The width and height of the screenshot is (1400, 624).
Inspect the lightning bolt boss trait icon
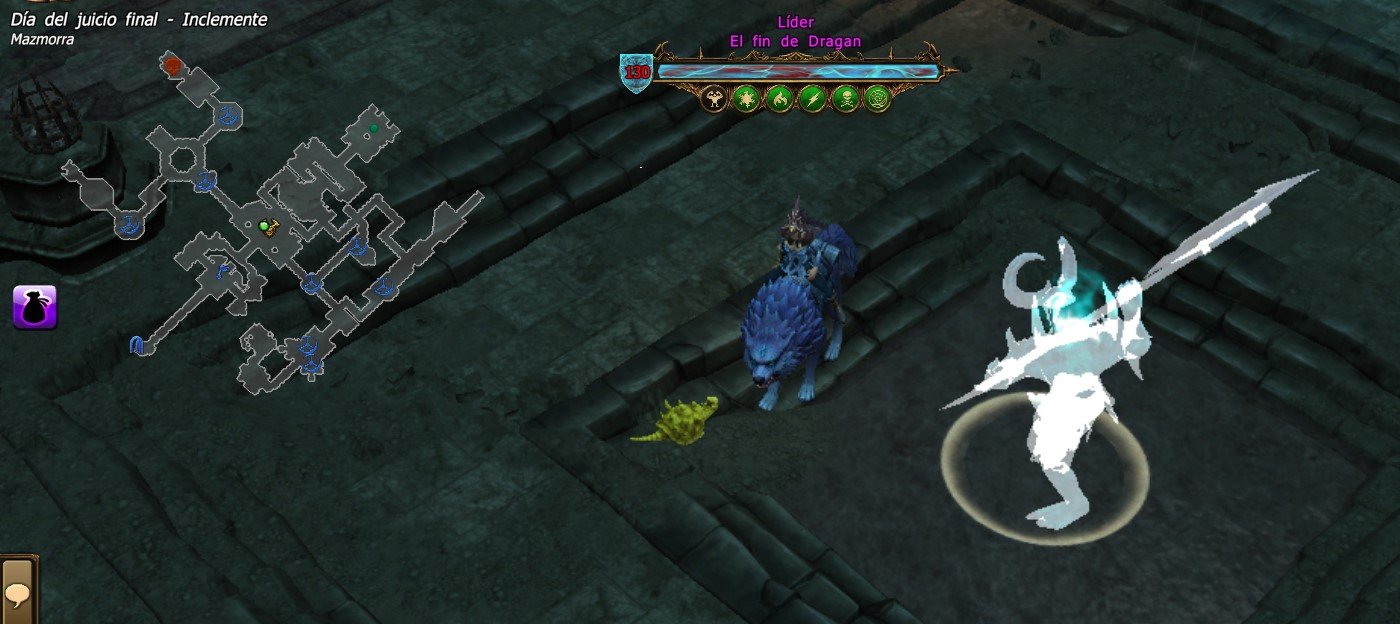pyautogui.click(x=812, y=98)
